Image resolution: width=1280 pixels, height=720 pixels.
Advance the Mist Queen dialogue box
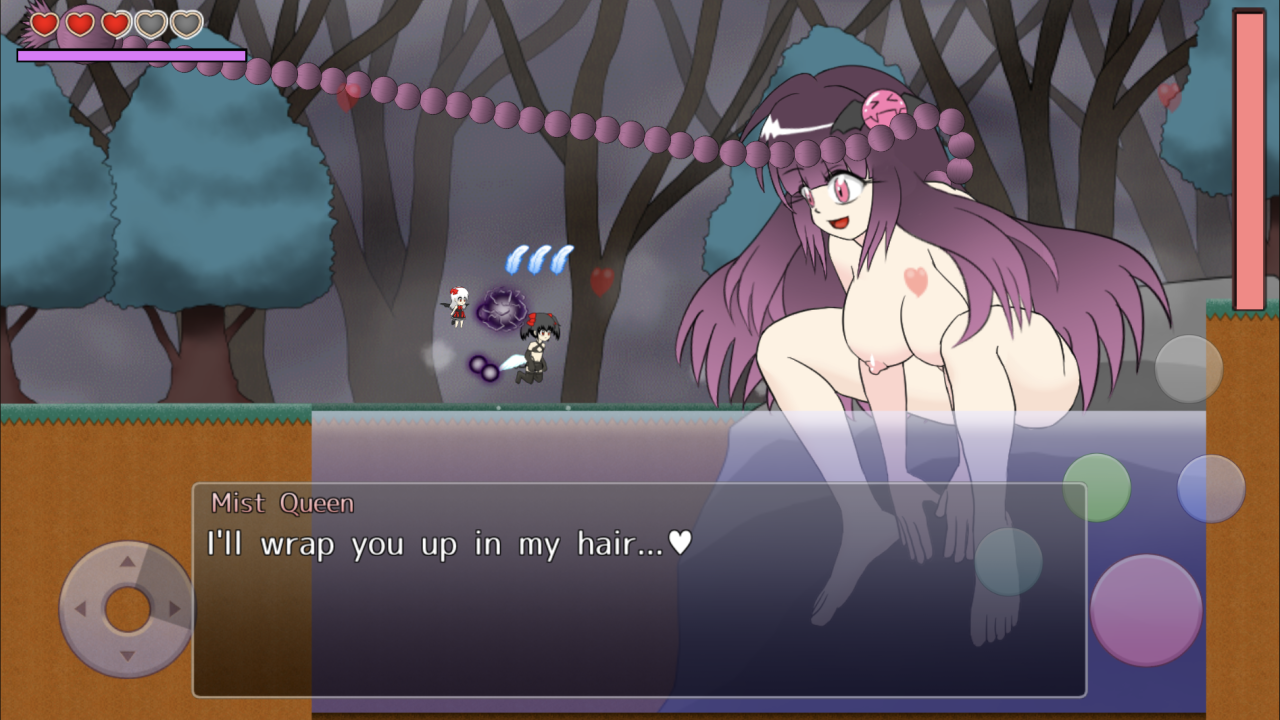coord(639,590)
